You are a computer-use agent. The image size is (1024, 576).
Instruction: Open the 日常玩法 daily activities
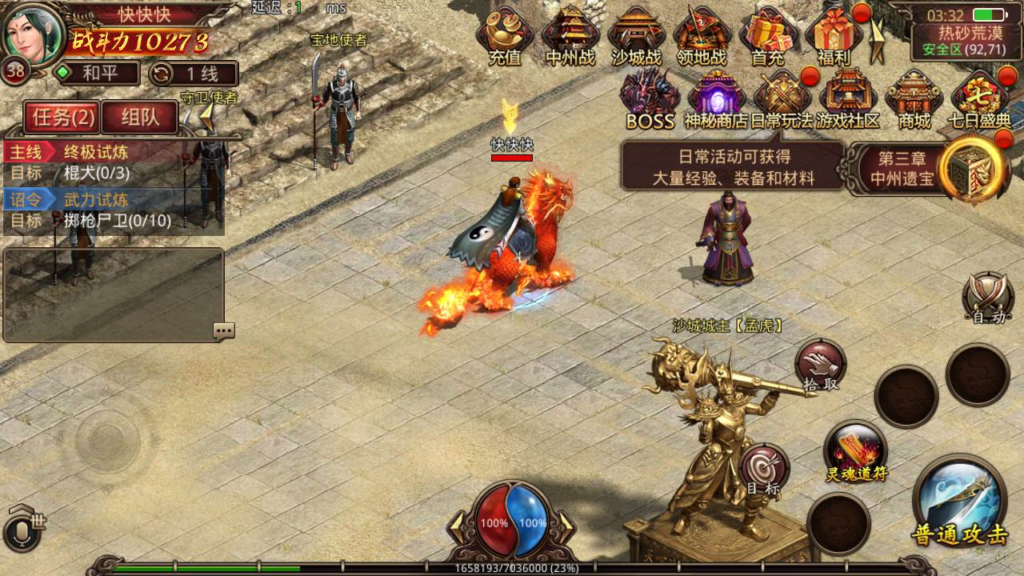(782, 98)
